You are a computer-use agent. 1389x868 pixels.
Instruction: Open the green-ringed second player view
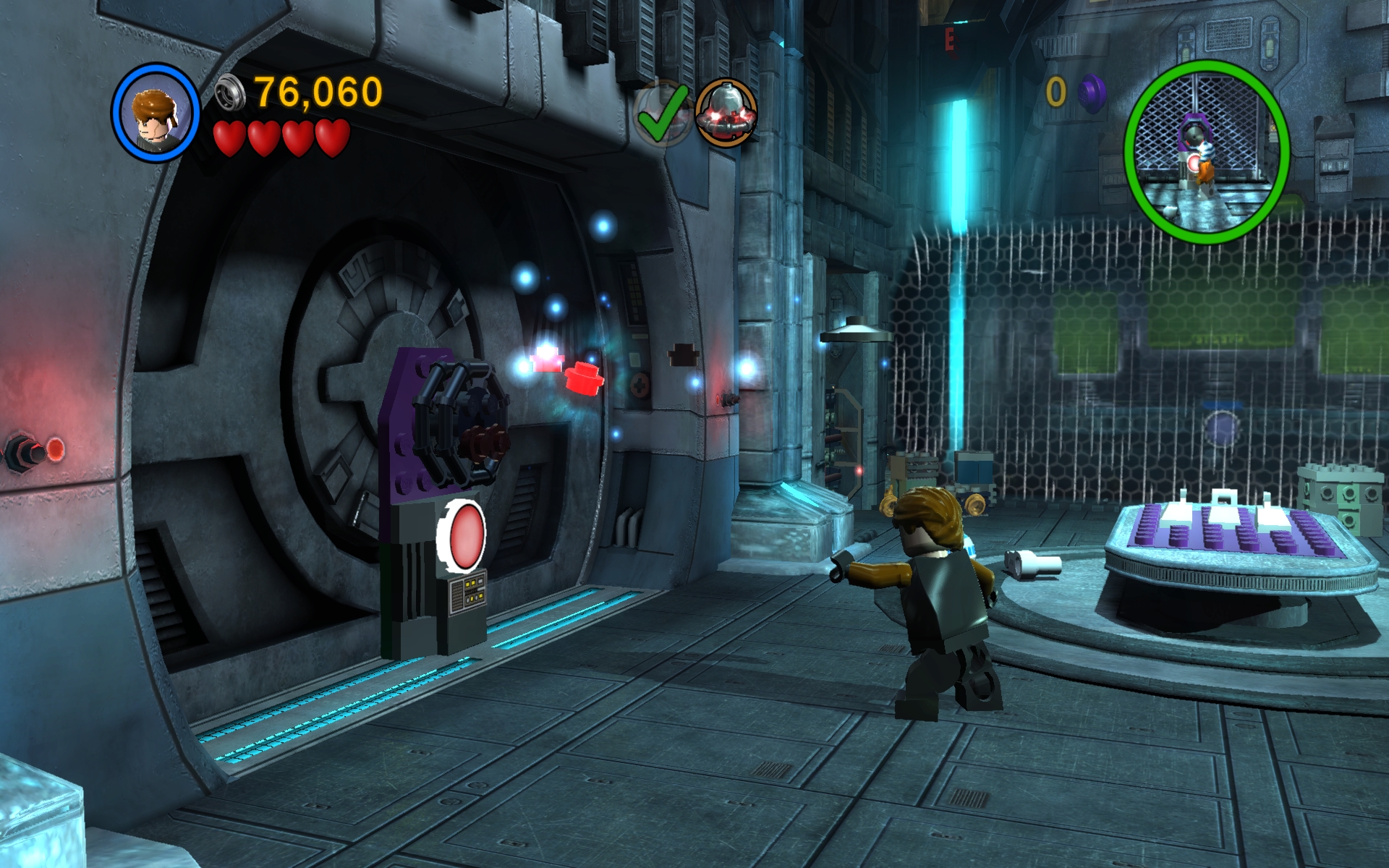coord(1206,152)
